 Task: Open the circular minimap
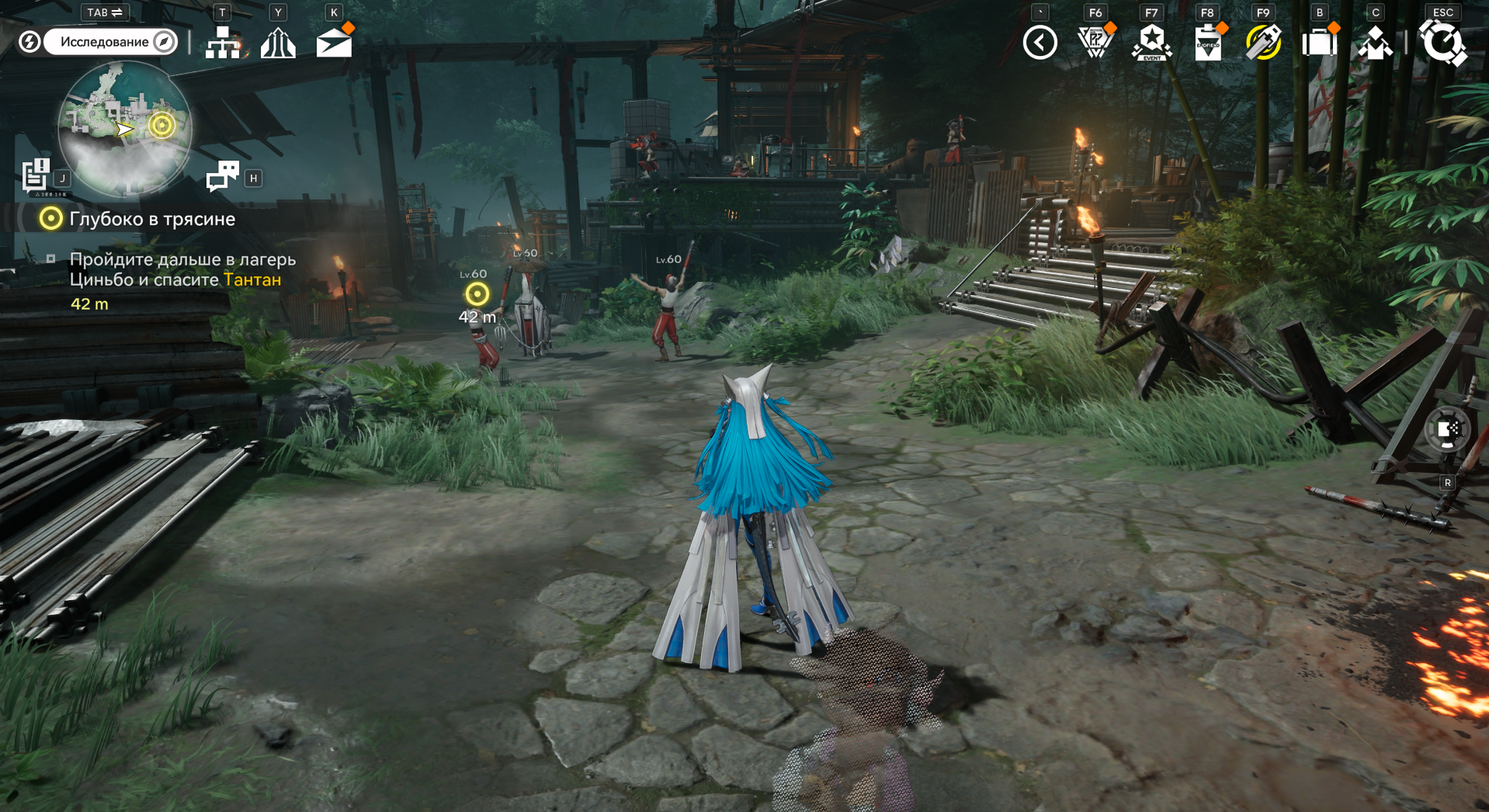[x=124, y=128]
